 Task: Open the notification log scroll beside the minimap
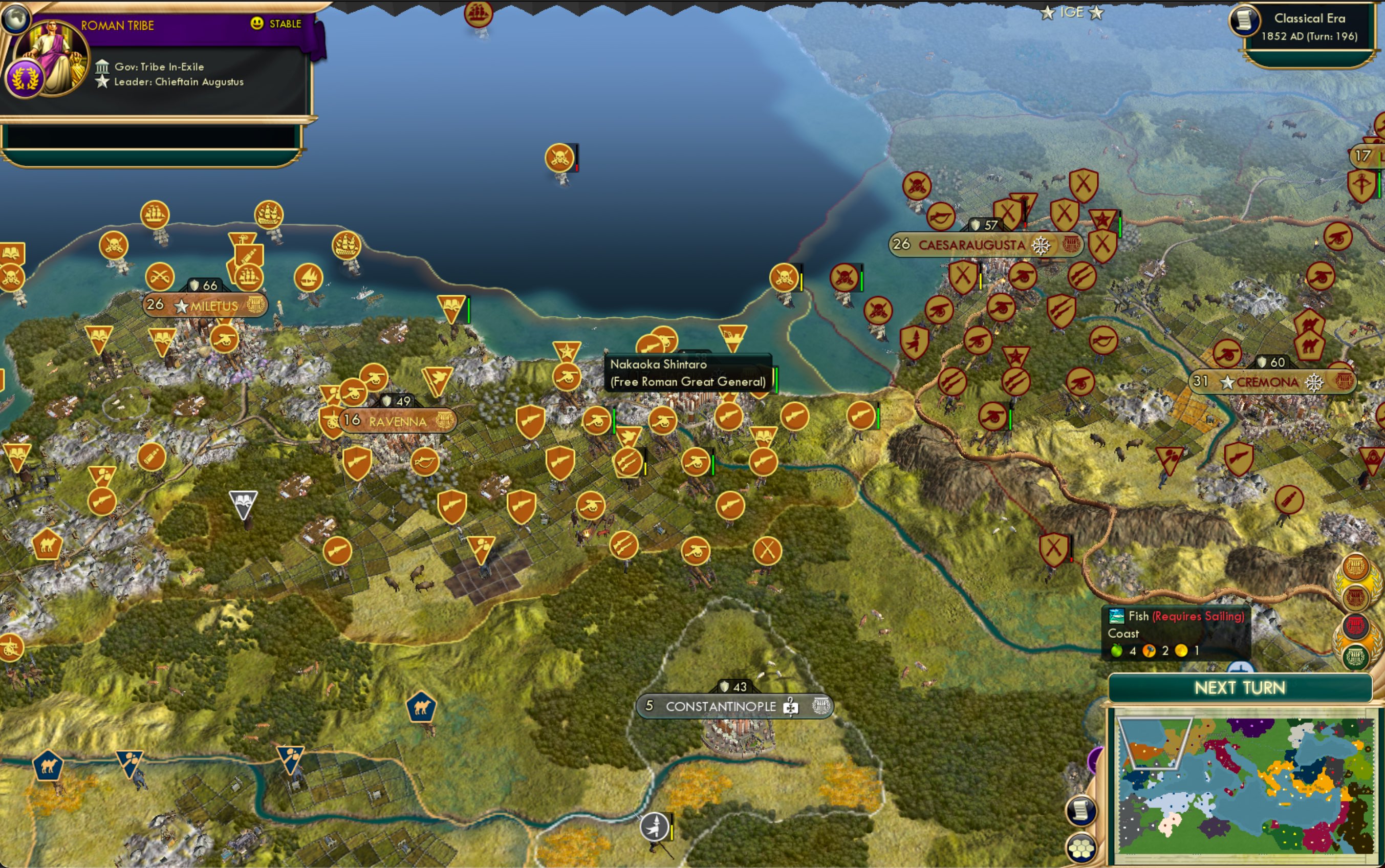(1080, 811)
